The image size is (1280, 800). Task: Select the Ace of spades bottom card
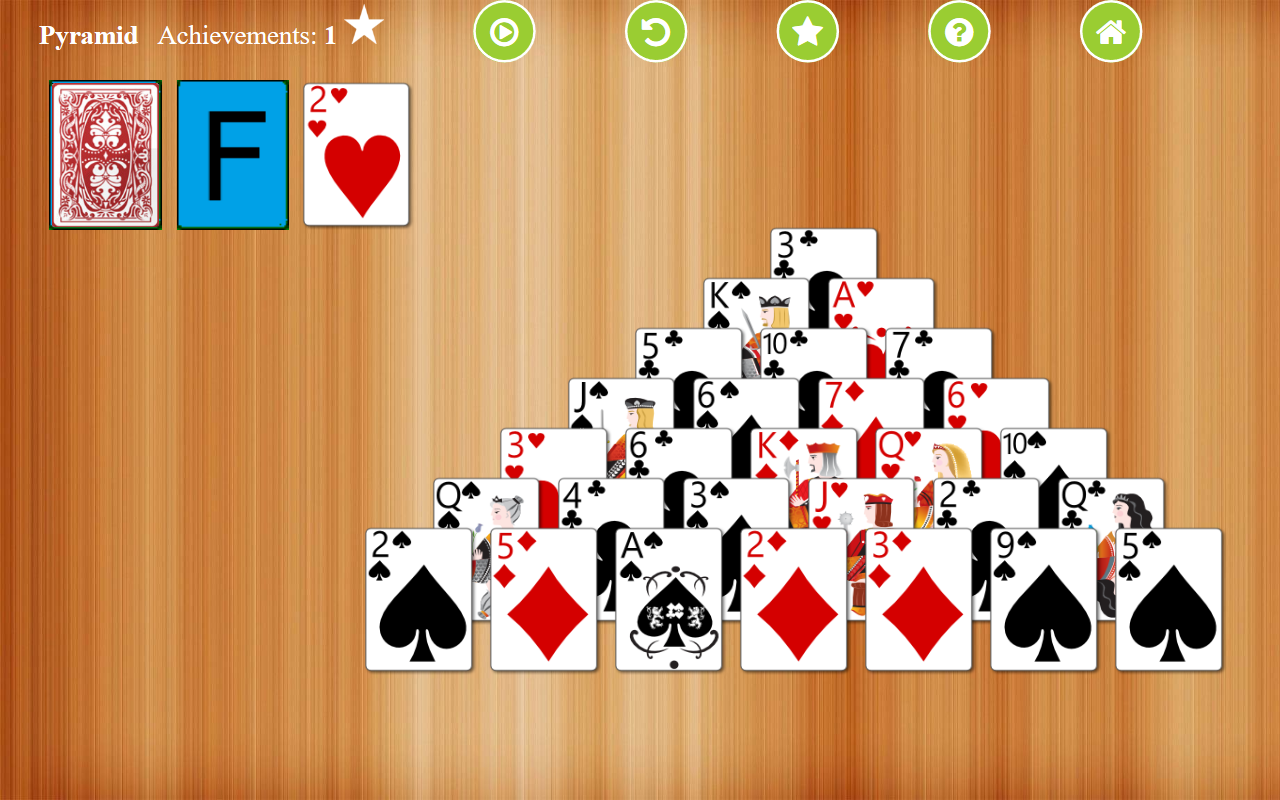pyautogui.click(x=668, y=600)
